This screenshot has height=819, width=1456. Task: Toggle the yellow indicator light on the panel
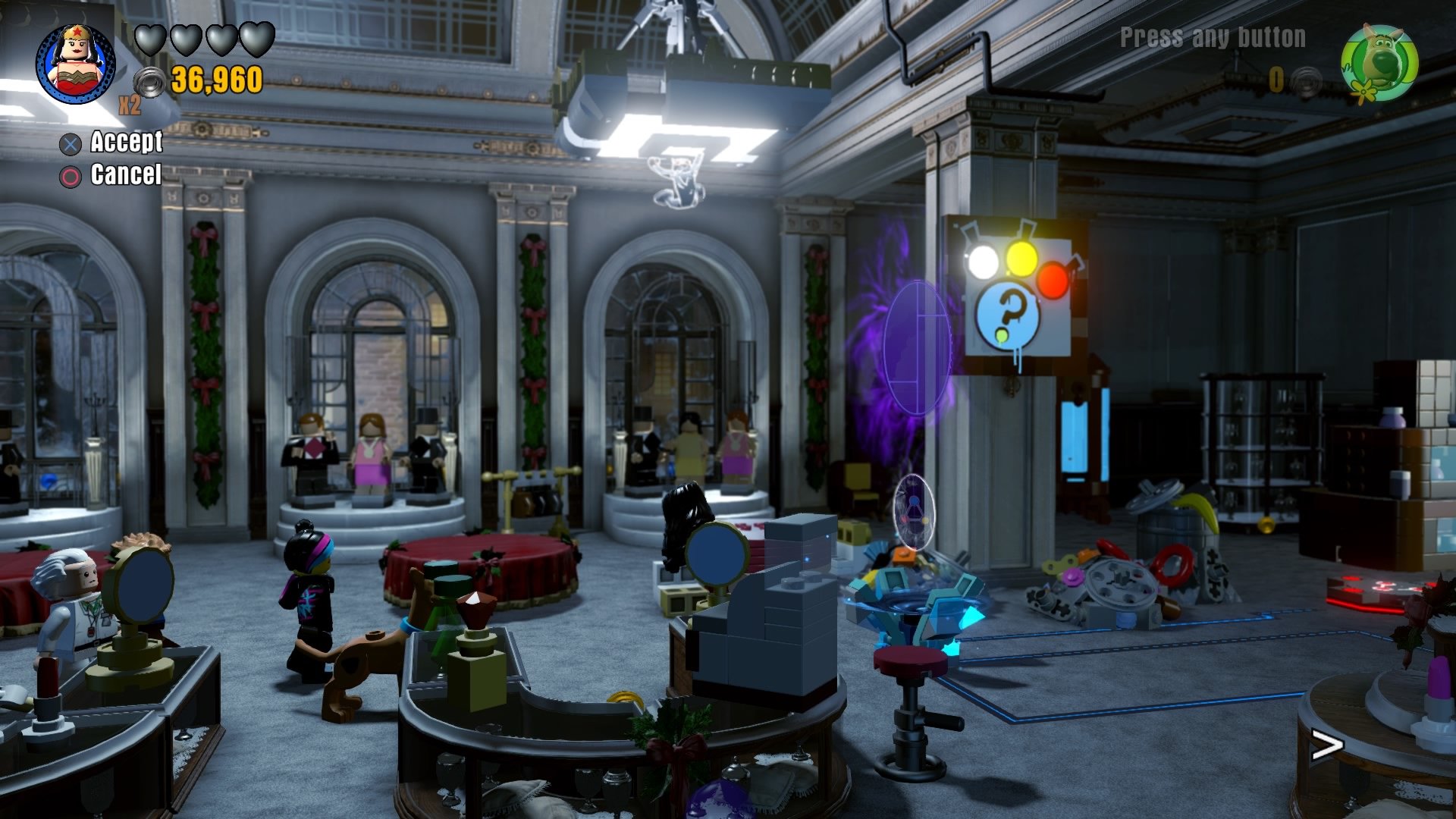pyautogui.click(x=1022, y=259)
